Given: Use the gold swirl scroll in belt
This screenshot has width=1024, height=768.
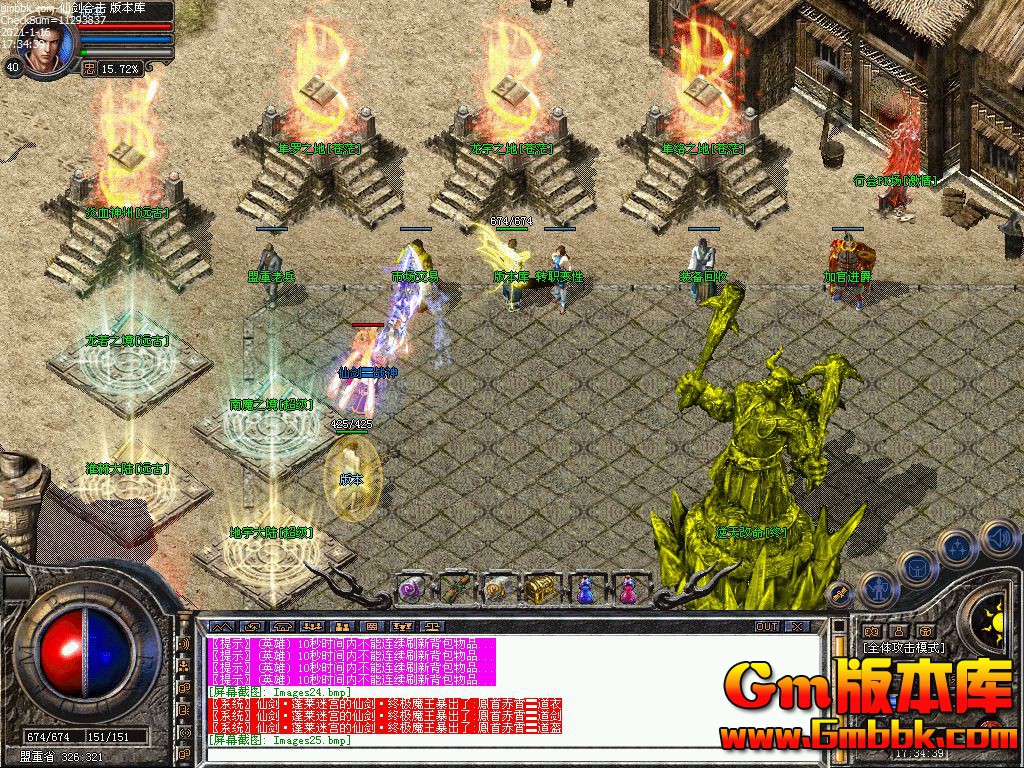Looking at the screenshot, I should pos(498,590).
